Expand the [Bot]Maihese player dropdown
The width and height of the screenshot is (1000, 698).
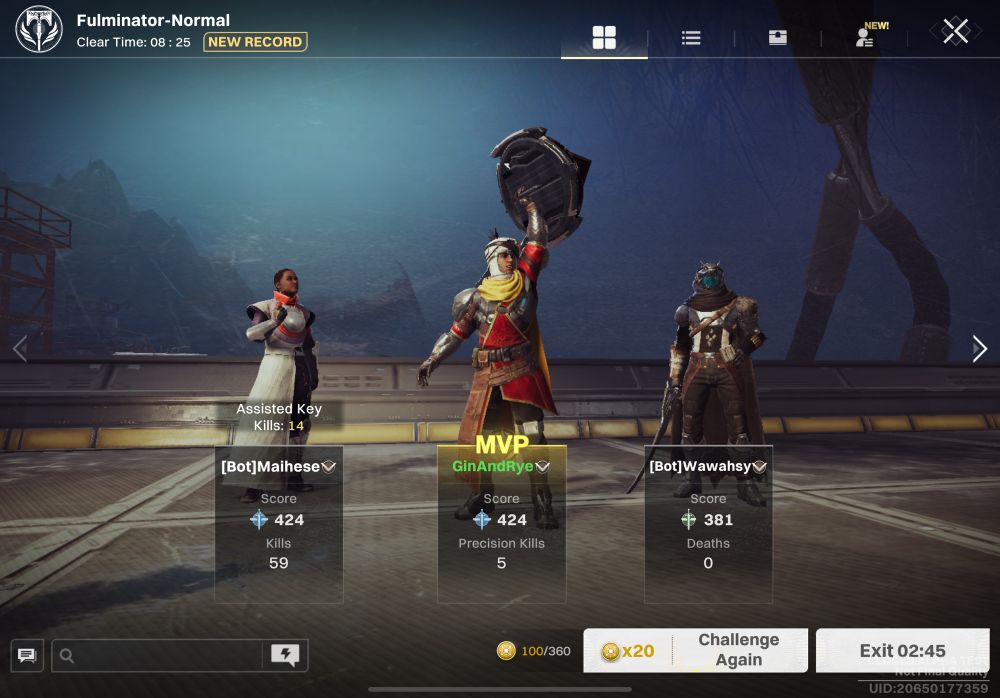[x=328, y=467]
